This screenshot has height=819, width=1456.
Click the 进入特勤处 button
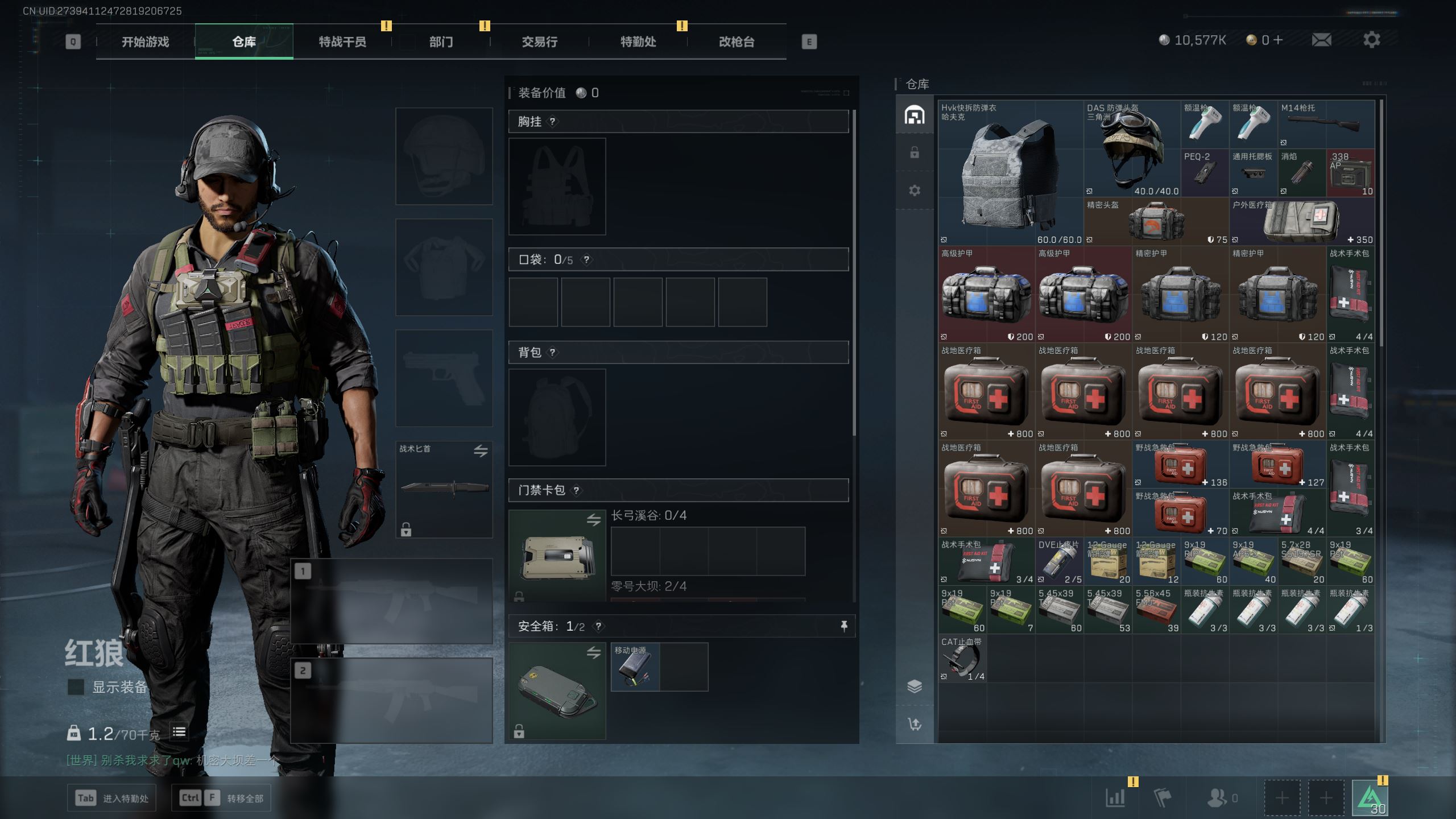112,798
